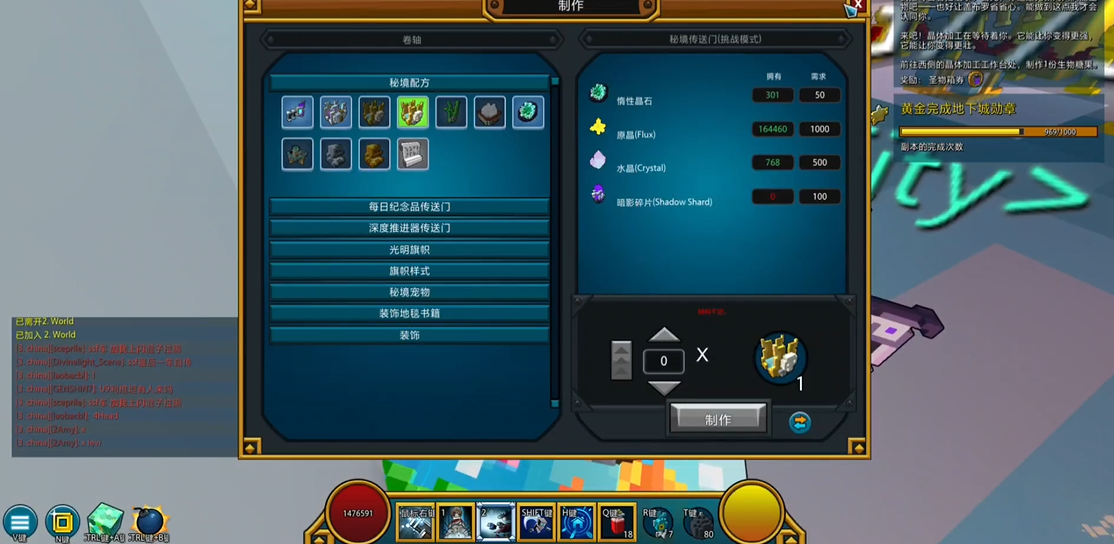Close the crafting window
This screenshot has height=544, width=1114.
(857, 5)
